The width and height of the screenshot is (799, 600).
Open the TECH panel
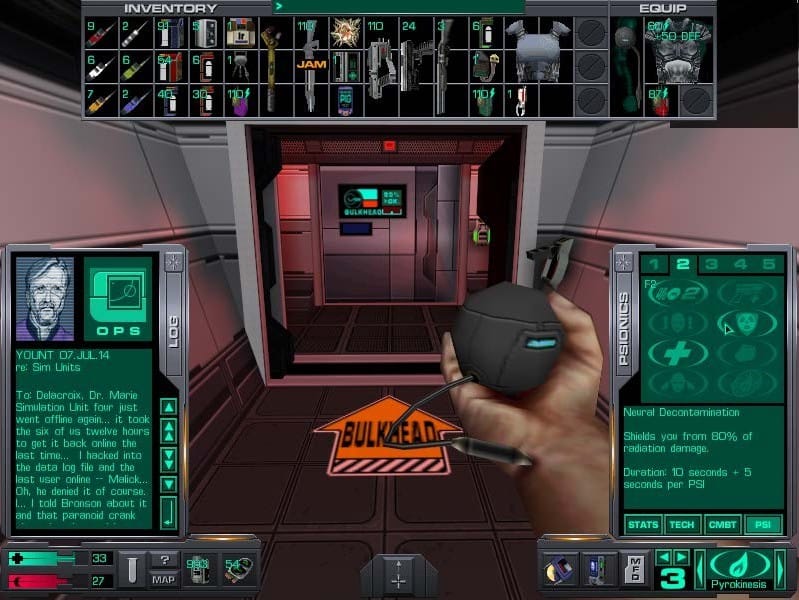point(682,524)
